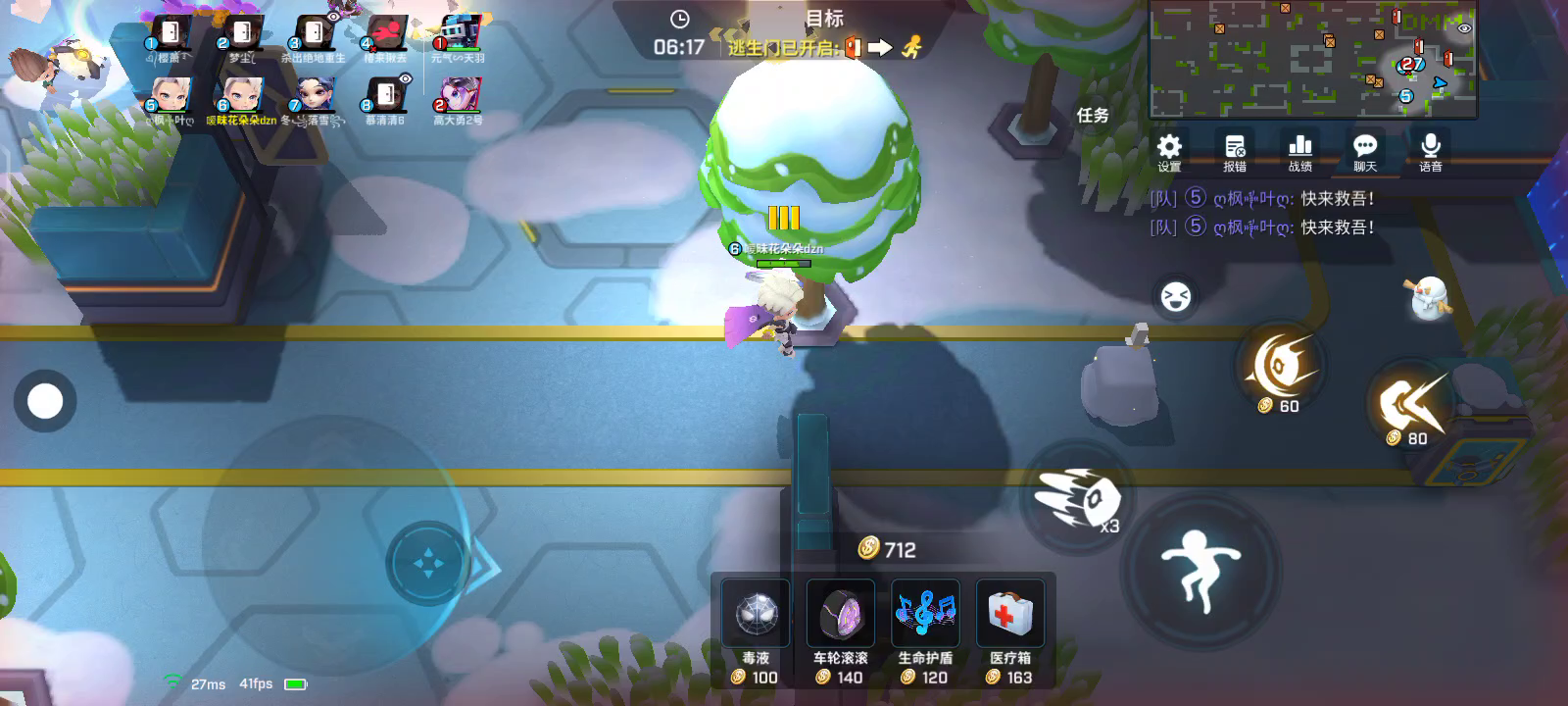This screenshot has width=1568, height=706.
Task: Use the 80-coin arrow dash skill
Action: pyautogui.click(x=1410, y=404)
